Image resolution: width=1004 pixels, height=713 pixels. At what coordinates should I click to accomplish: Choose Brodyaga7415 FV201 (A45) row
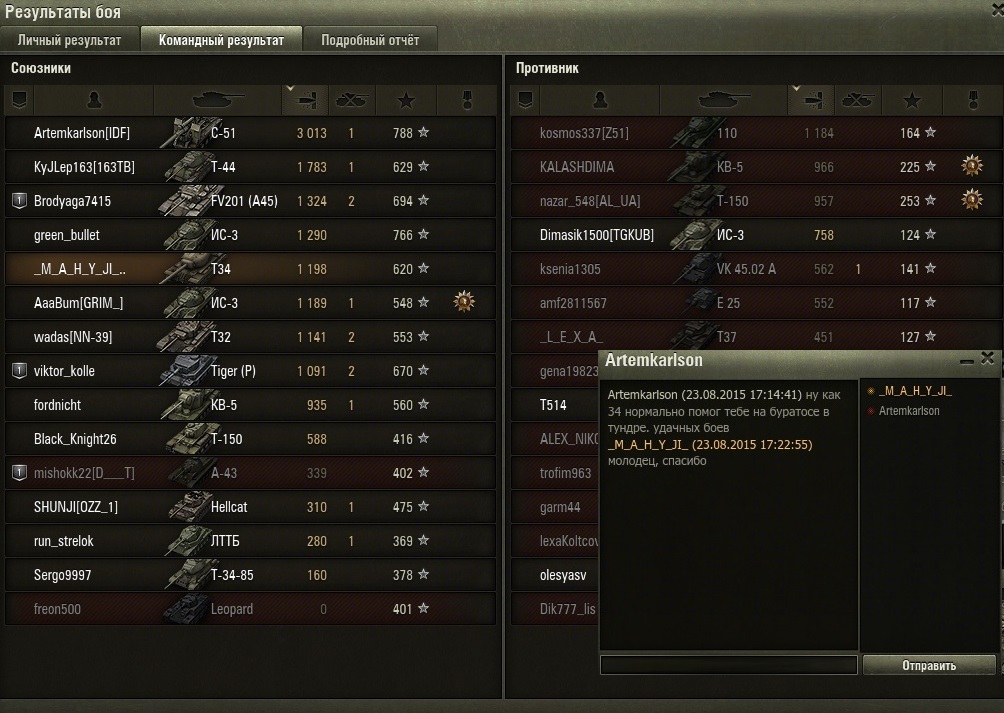[x=250, y=201]
